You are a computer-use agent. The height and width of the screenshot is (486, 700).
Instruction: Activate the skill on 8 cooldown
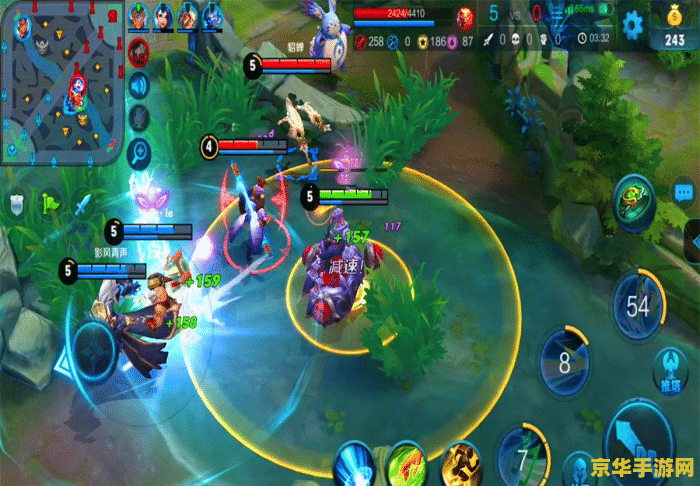564,361
